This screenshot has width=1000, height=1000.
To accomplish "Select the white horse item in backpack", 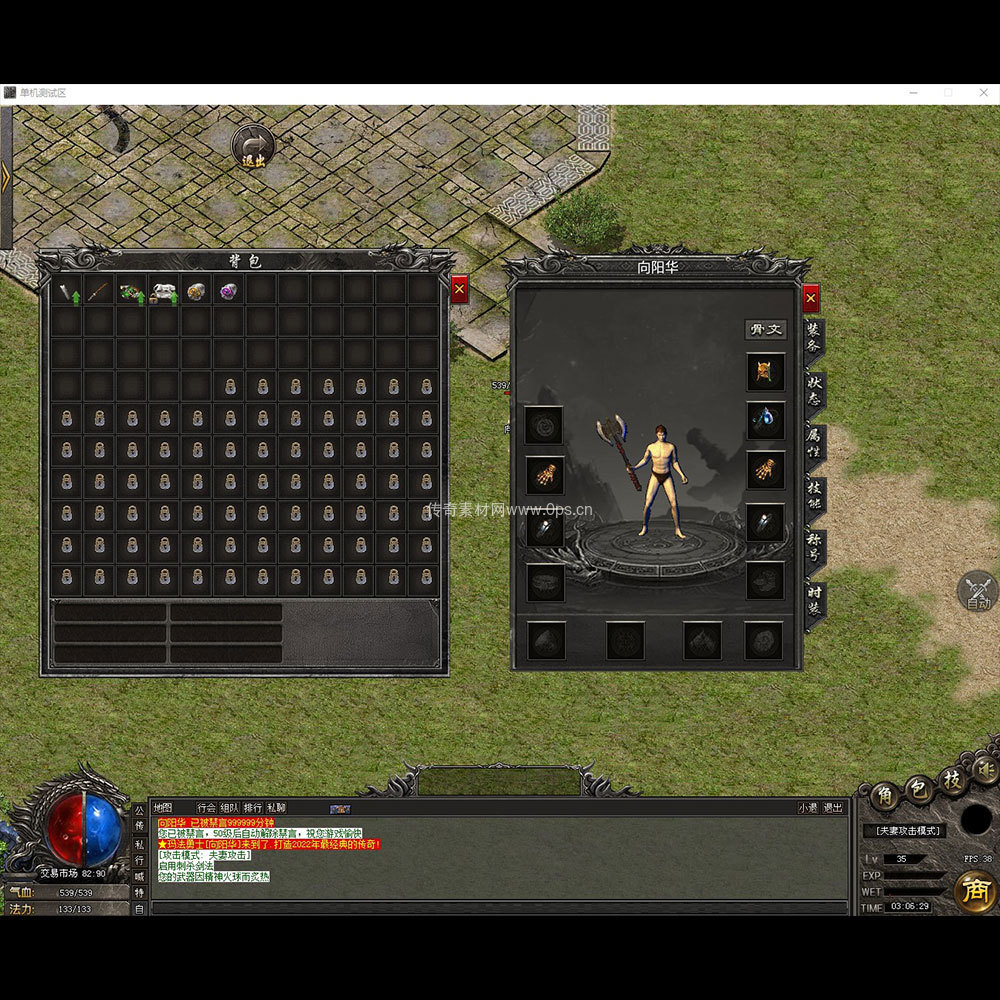I will pyautogui.click(x=164, y=292).
